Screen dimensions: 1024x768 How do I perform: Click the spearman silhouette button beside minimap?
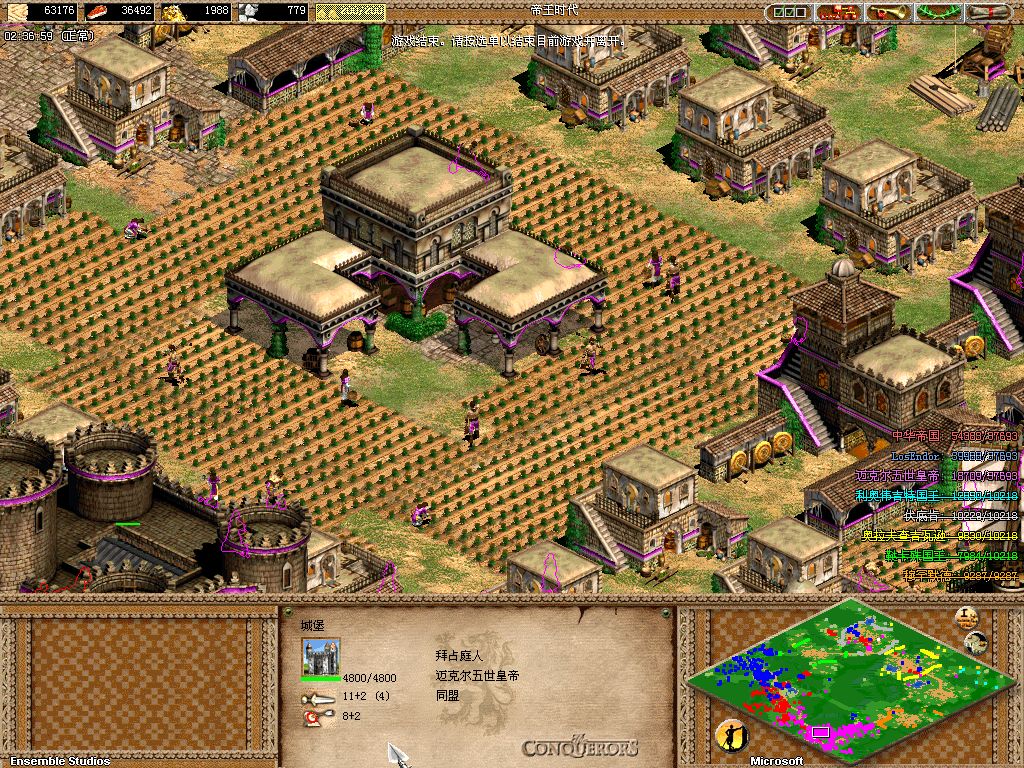coord(731,736)
